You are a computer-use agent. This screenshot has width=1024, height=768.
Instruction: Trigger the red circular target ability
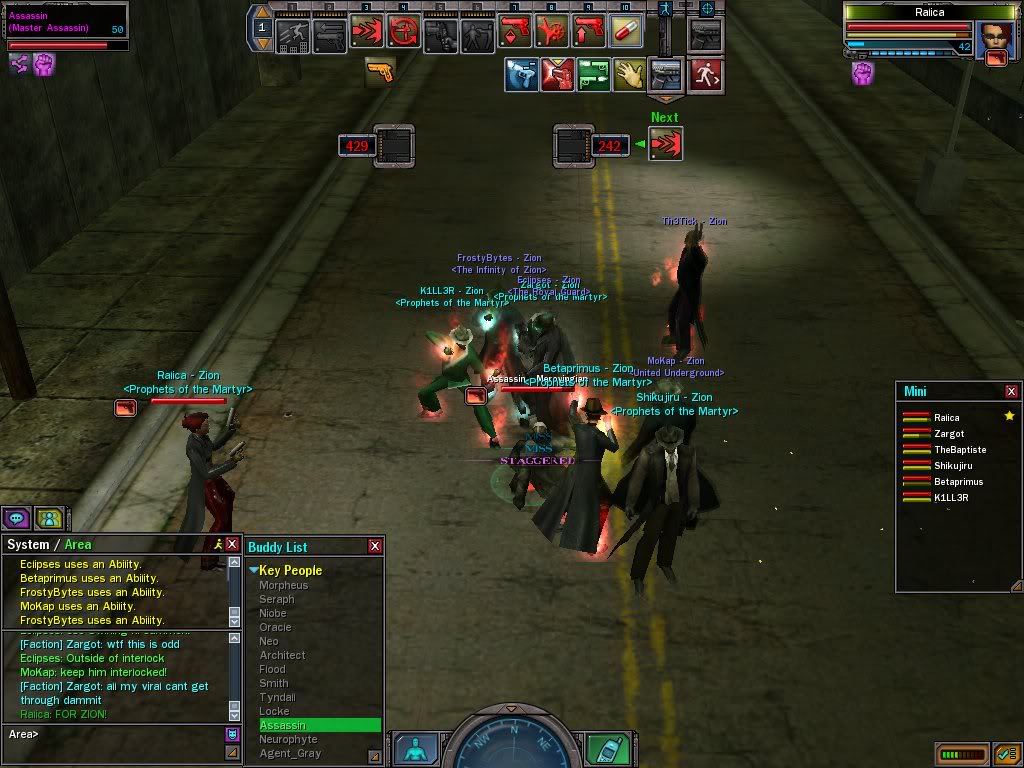[x=404, y=33]
